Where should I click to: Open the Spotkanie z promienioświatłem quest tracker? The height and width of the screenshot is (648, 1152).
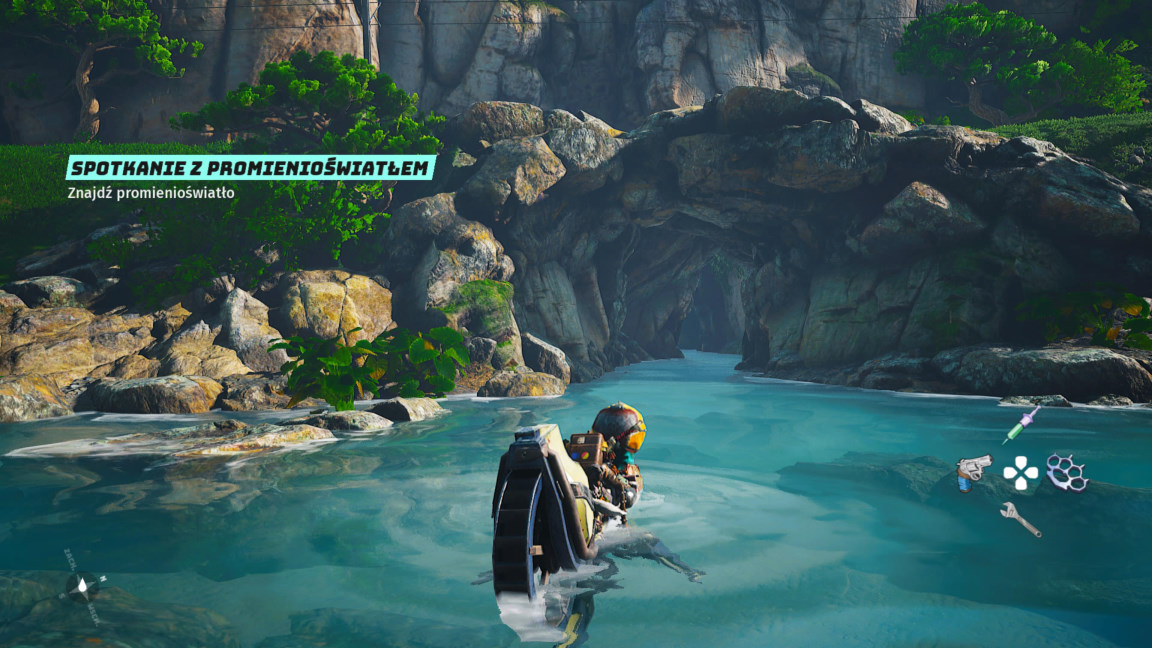point(250,168)
